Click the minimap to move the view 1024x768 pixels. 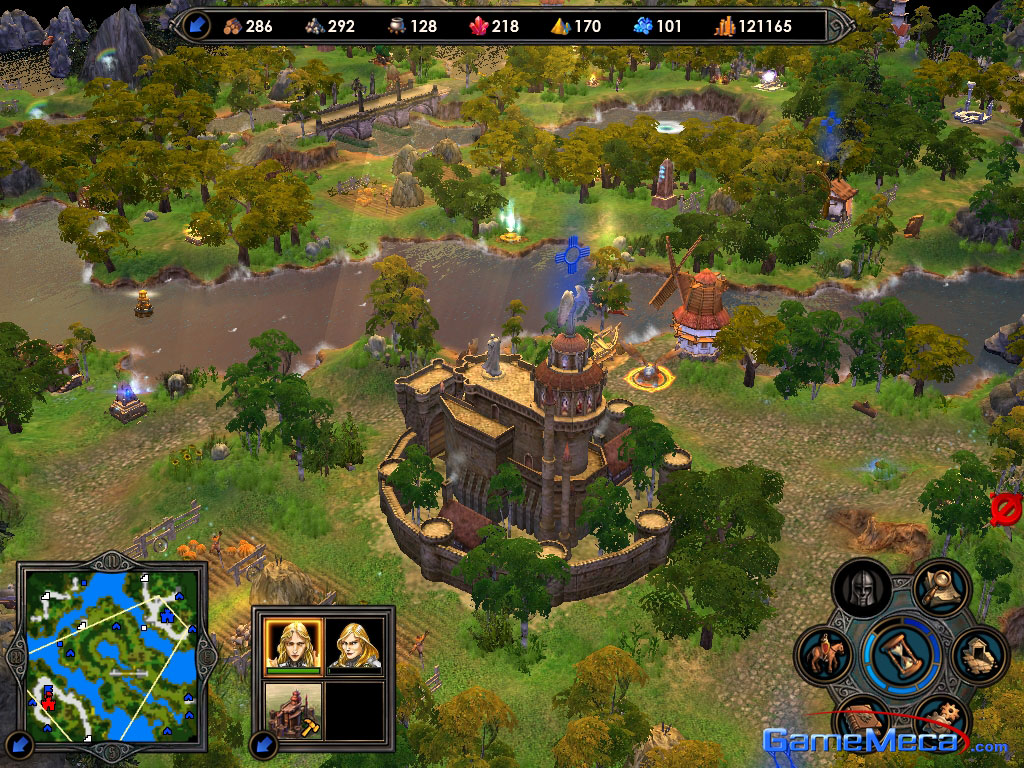pyautogui.click(x=110, y=650)
